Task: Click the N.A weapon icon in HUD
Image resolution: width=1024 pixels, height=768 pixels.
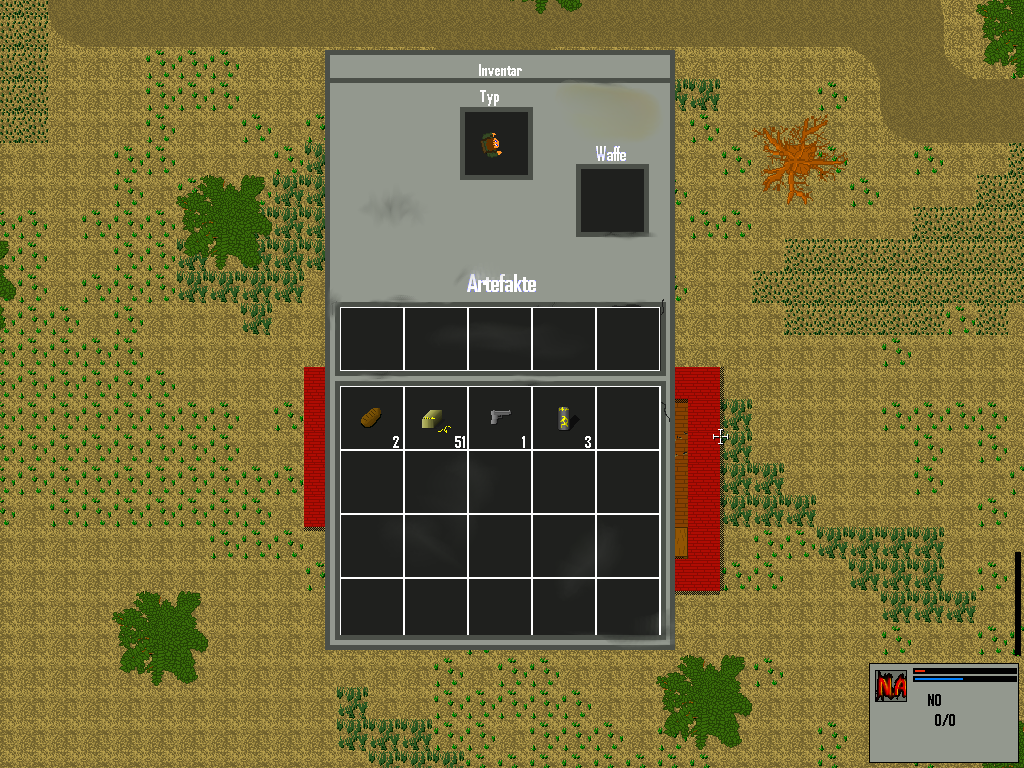Action: pyautogui.click(x=890, y=686)
